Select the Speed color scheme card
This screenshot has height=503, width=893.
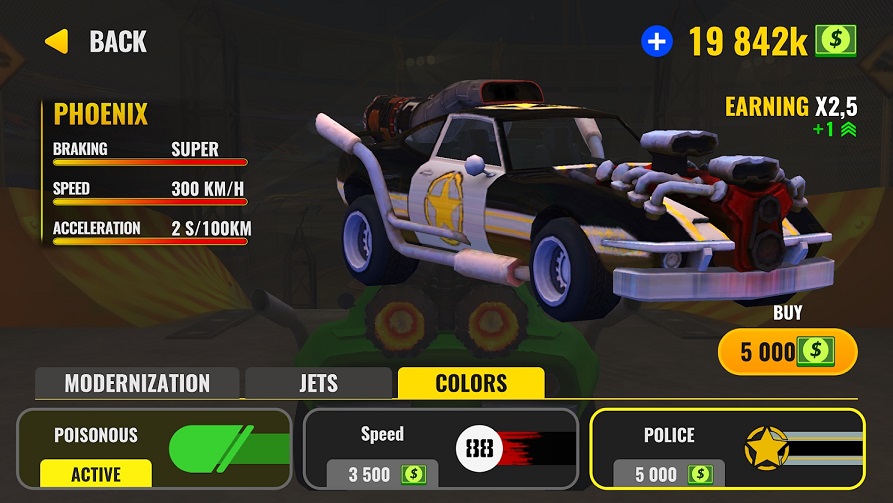[441, 448]
